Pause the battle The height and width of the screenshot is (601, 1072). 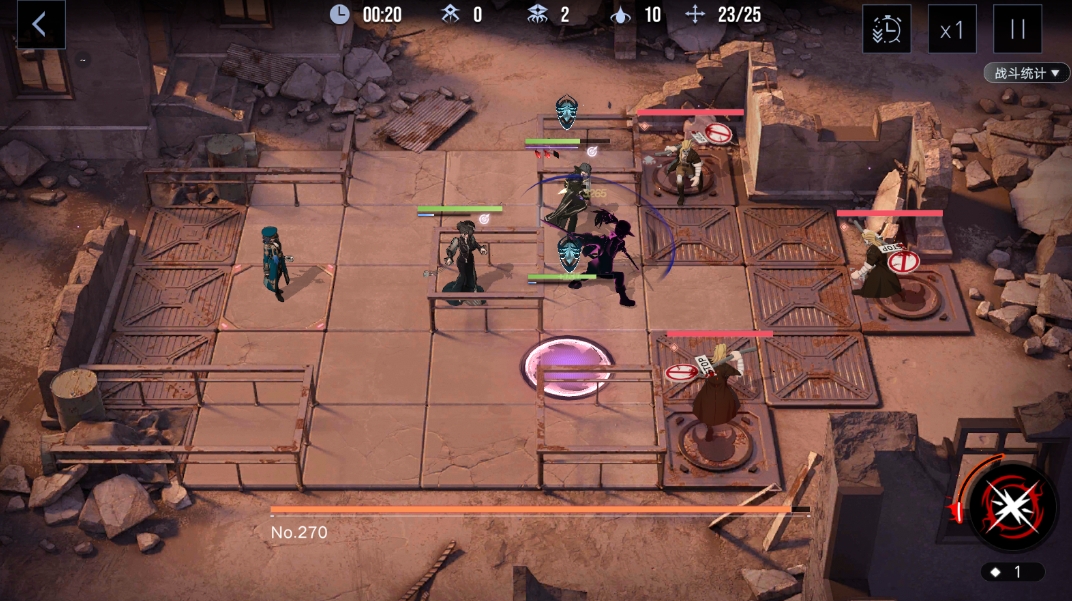[1017, 29]
